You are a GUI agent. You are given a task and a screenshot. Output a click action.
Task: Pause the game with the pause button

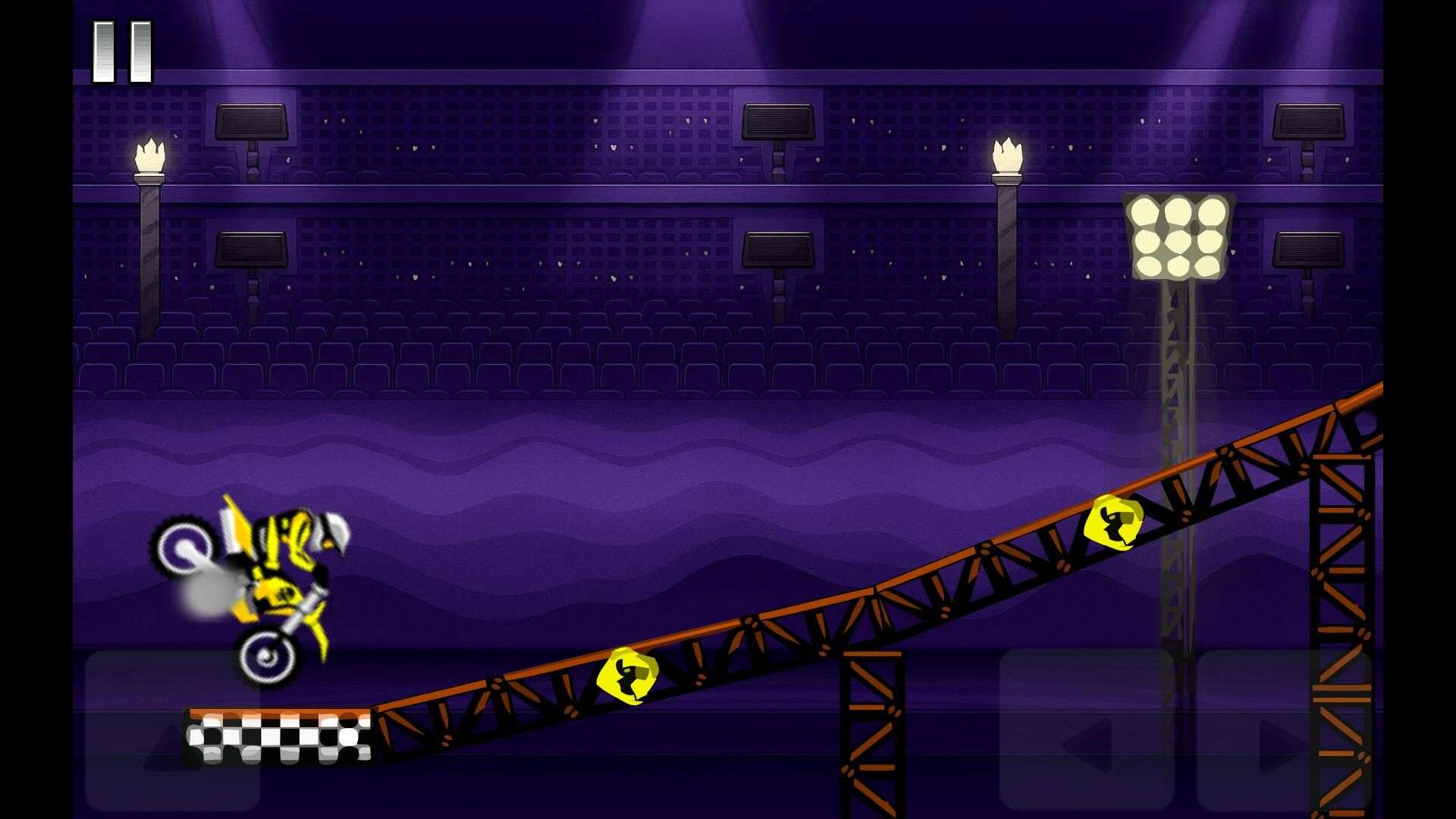(x=122, y=52)
